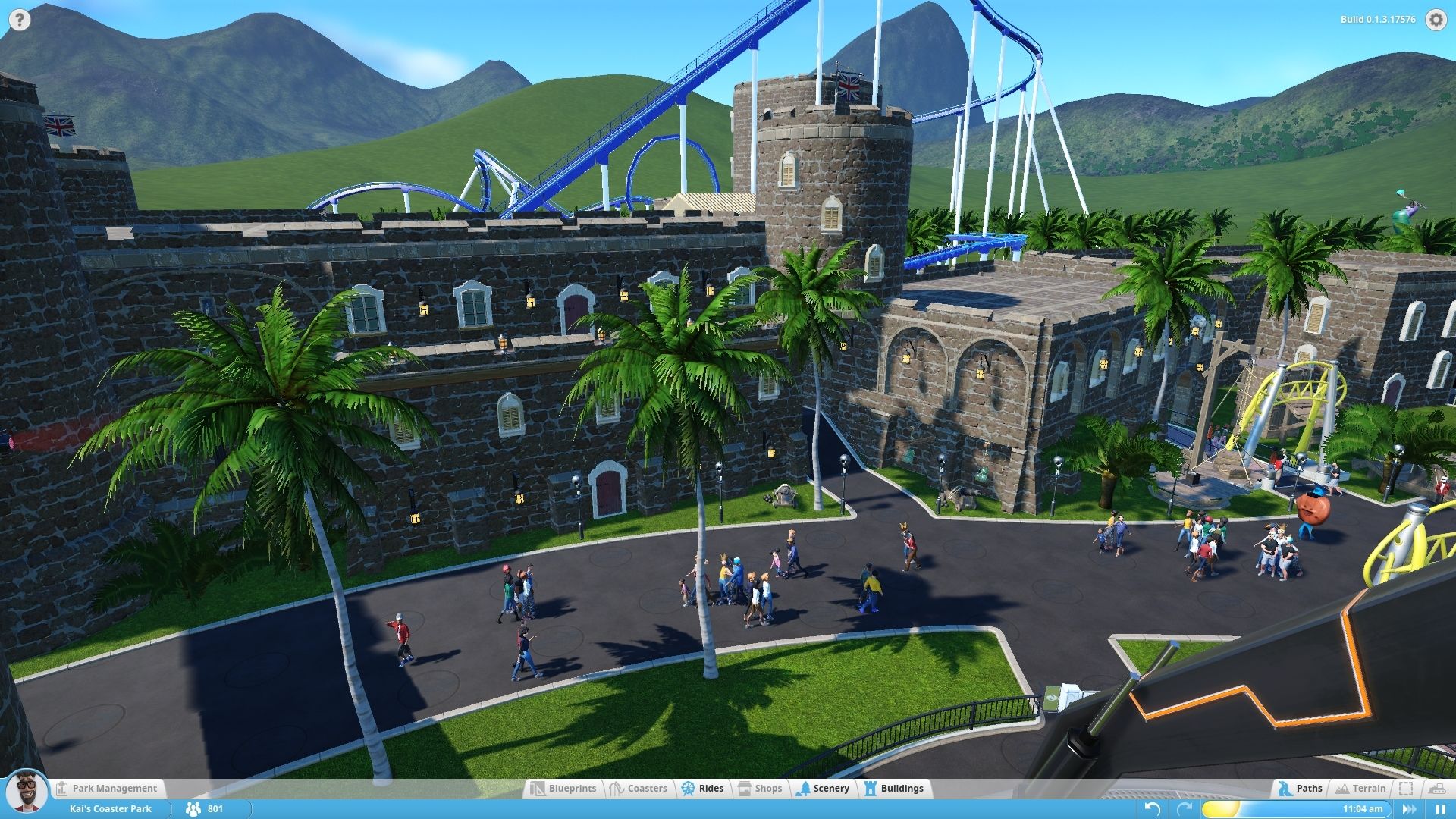This screenshot has height=819, width=1456.
Task: Open the Scenery tab
Action: pyautogui.click(x=823, y=789)
